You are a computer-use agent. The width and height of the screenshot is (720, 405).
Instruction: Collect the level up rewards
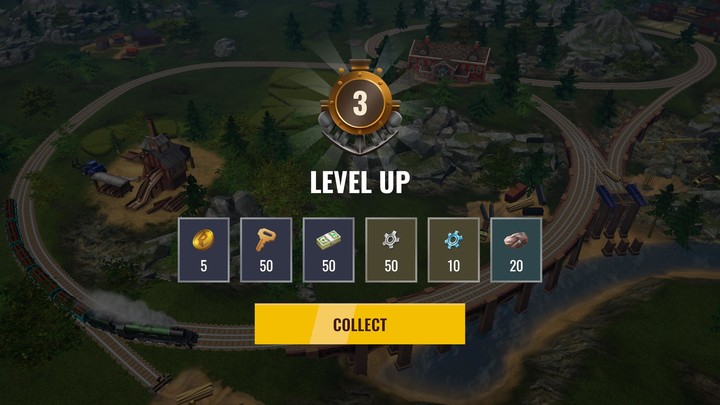click(360, 324)
